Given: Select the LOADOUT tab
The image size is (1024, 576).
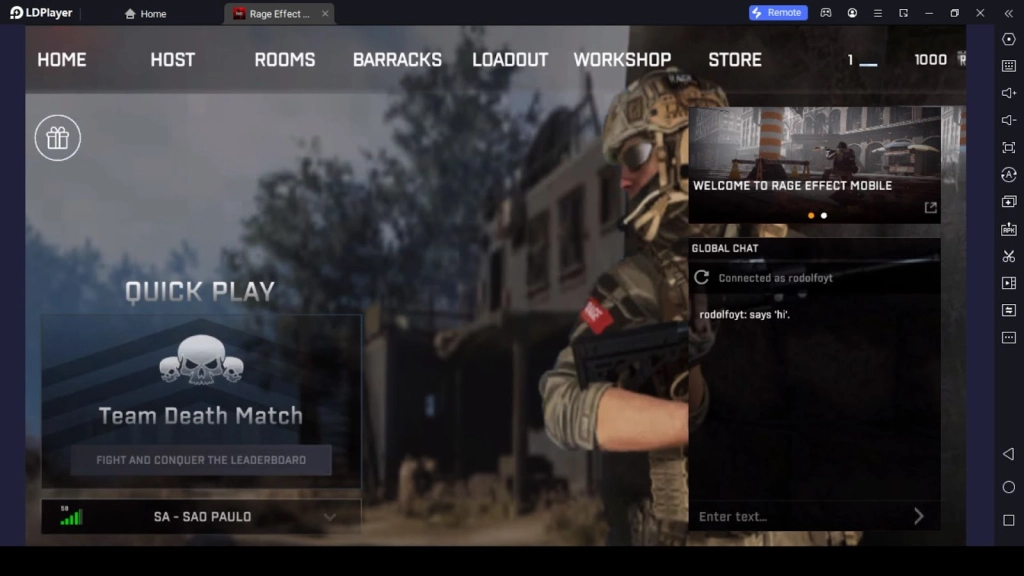Looking at the screenshot, I should click(510, 60).
